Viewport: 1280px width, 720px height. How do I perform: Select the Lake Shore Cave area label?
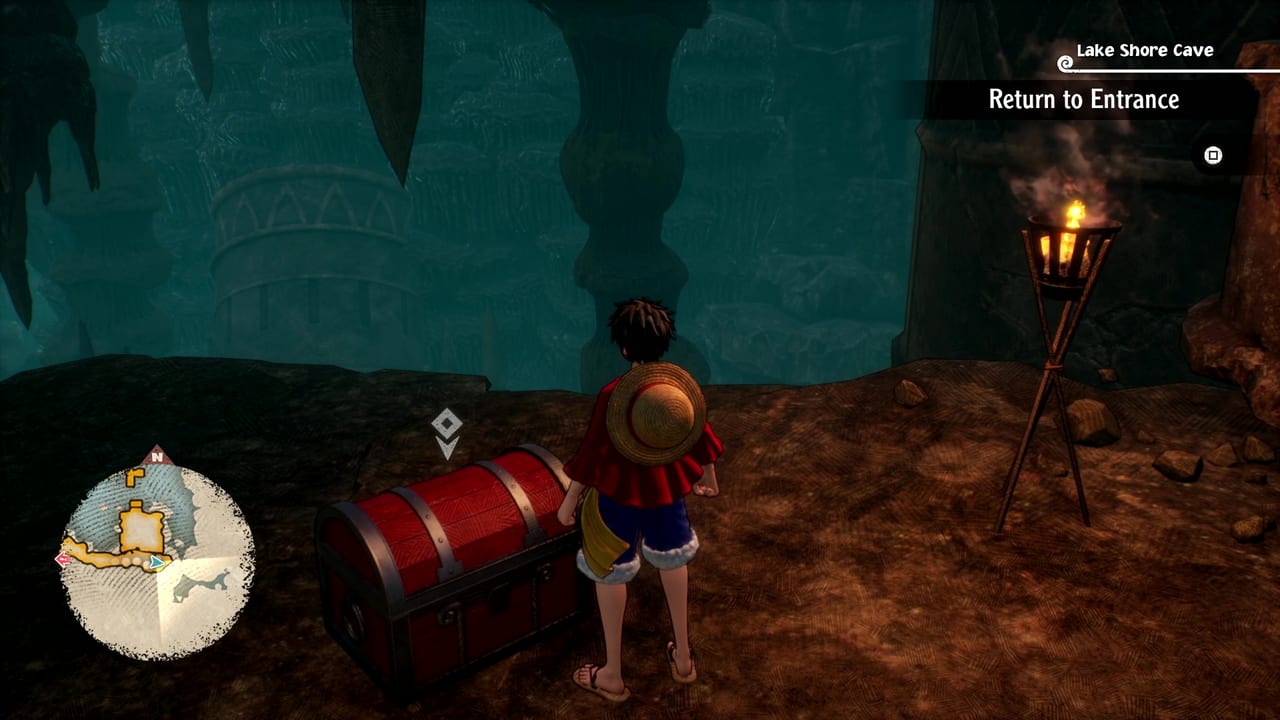[1143, 47]
